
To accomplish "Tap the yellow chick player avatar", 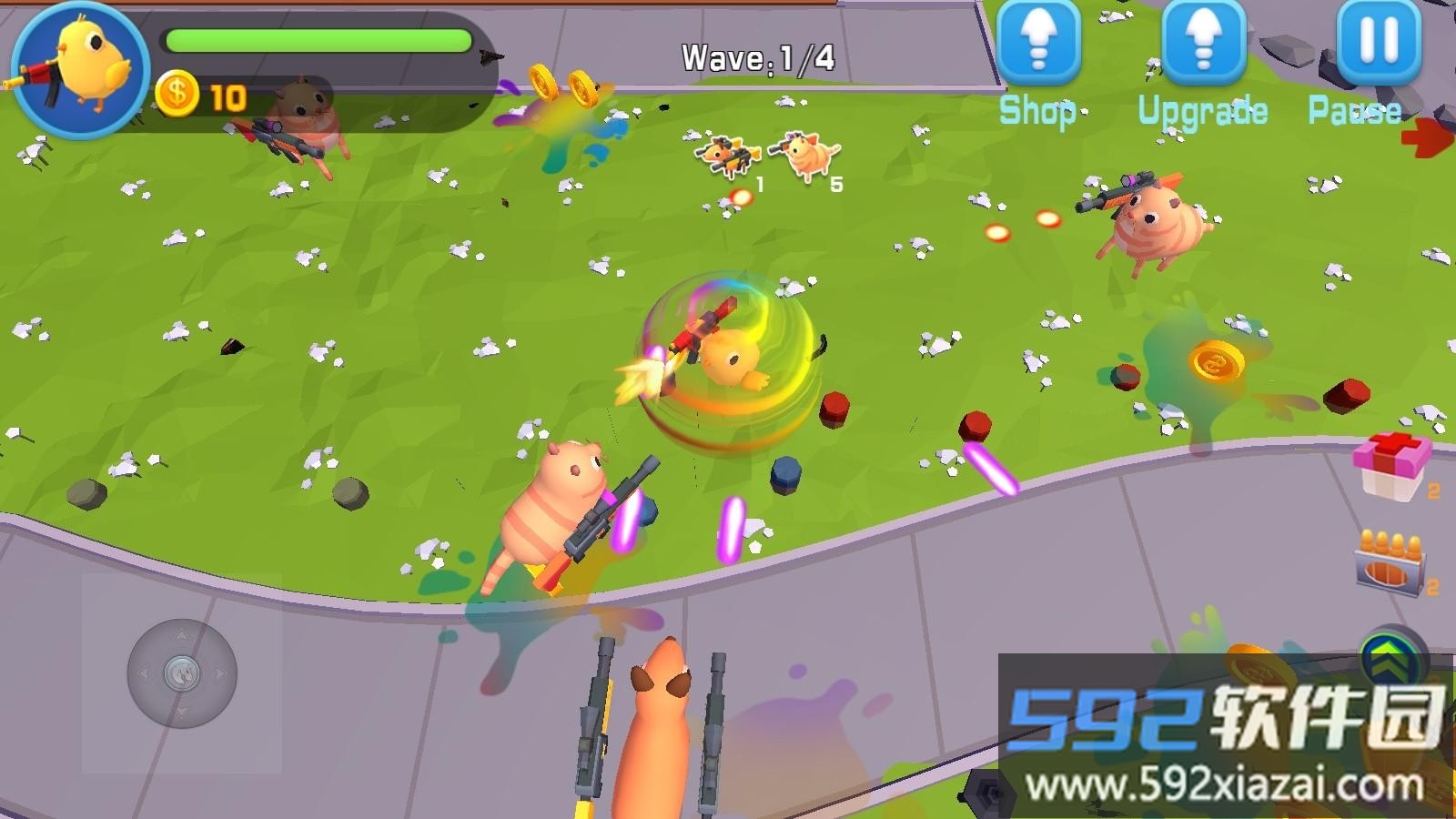I will (80, 69).
